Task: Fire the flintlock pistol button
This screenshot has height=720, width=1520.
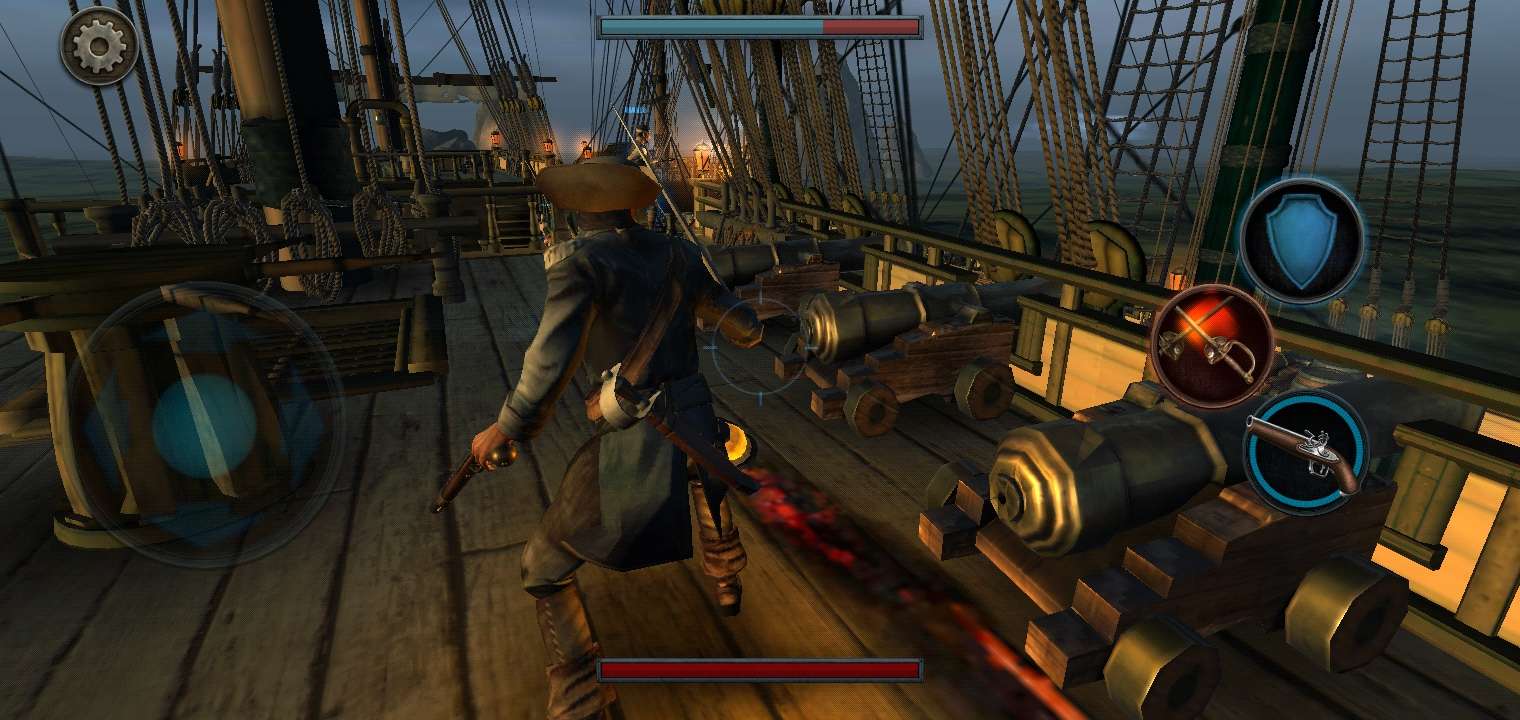Action: 1304,453
